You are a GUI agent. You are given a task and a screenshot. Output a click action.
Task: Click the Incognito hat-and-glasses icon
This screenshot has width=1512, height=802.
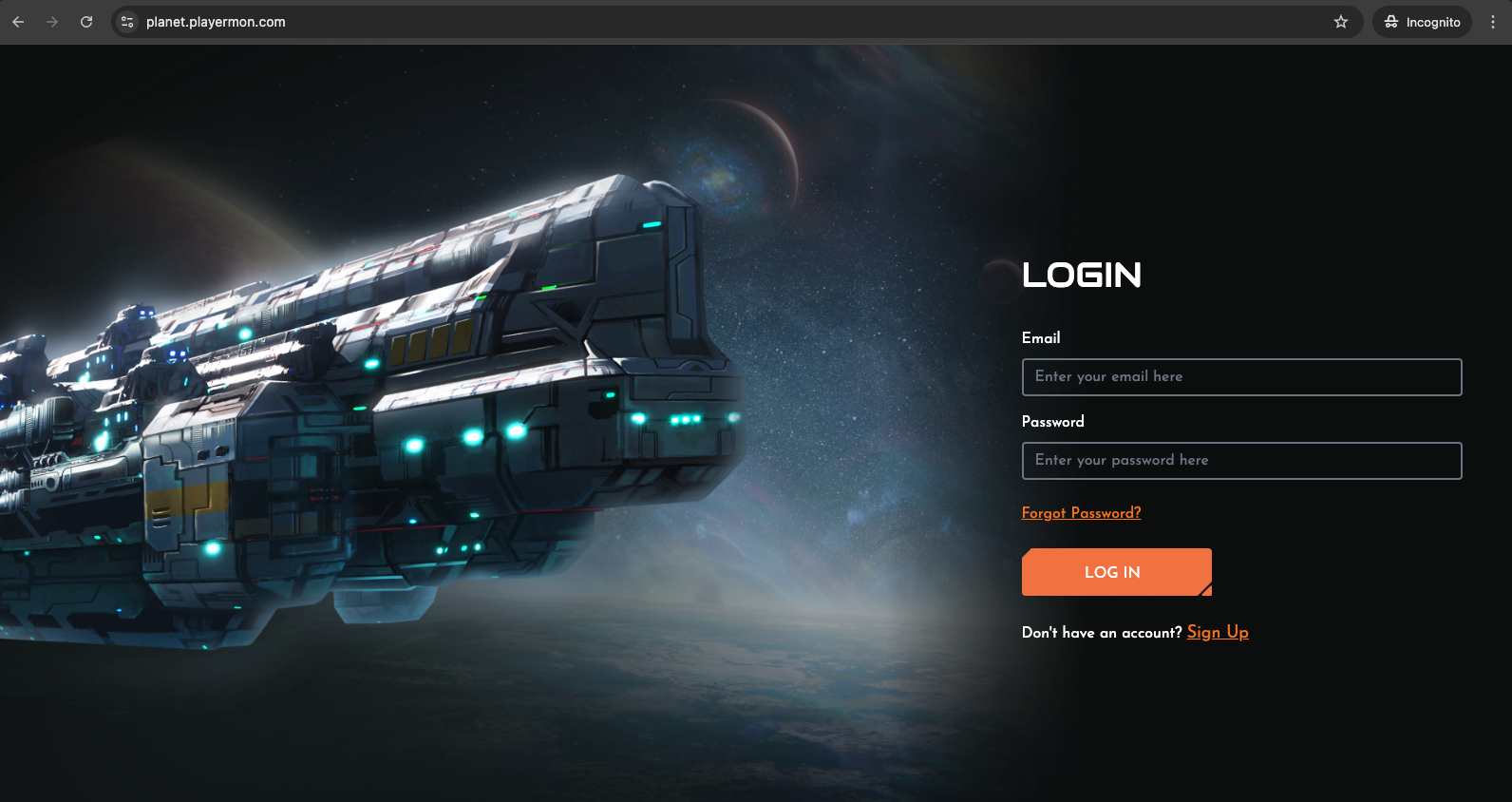(x=1390, y=21)
